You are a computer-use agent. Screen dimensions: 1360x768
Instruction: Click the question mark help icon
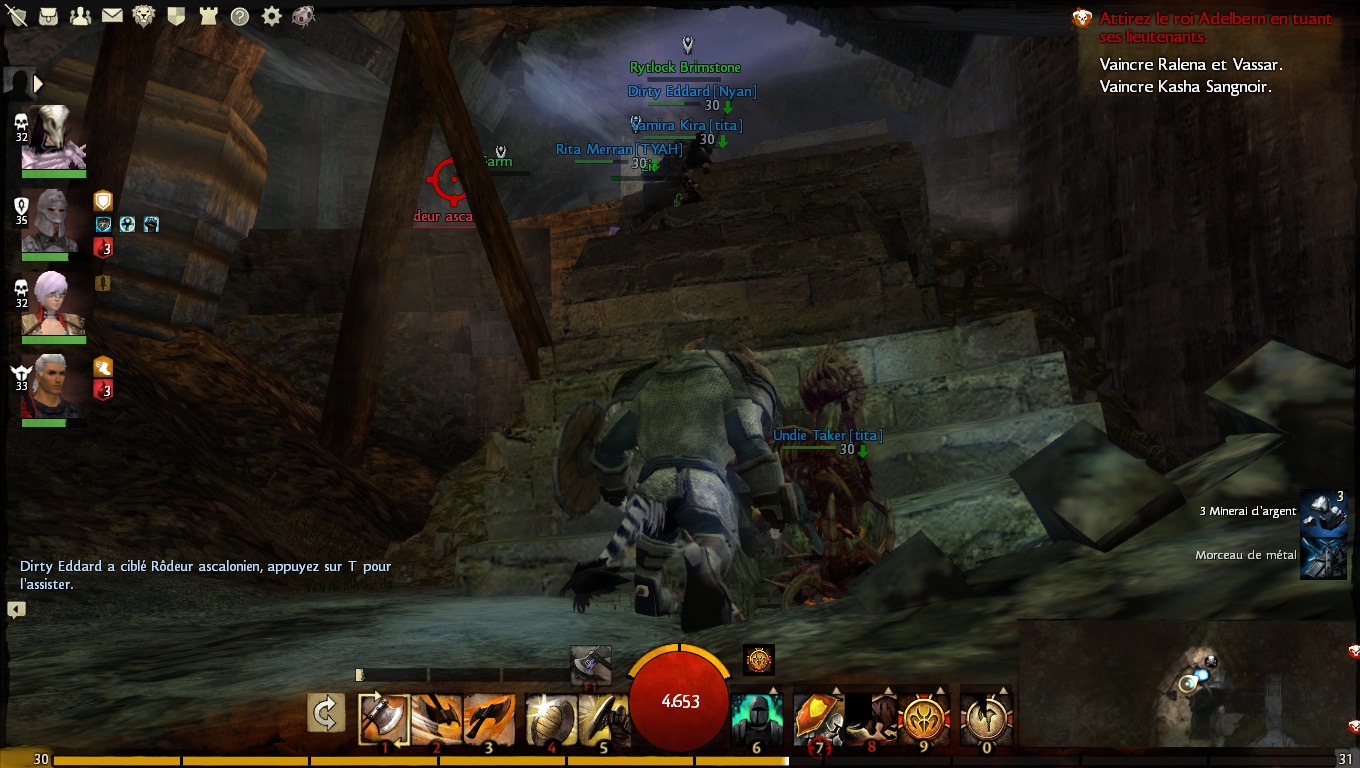240,16
